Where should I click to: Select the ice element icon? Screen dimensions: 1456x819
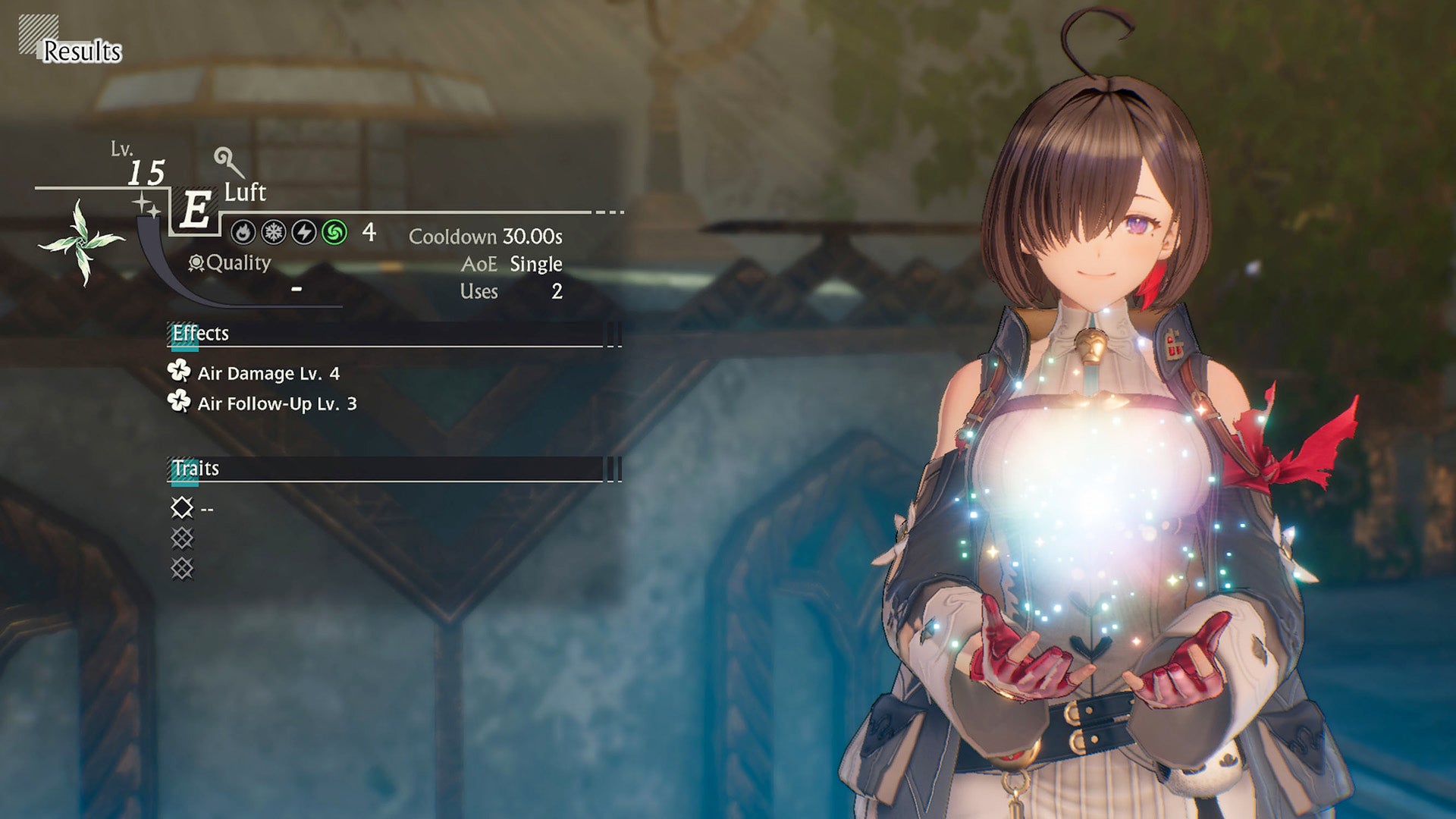pos(272,232)
